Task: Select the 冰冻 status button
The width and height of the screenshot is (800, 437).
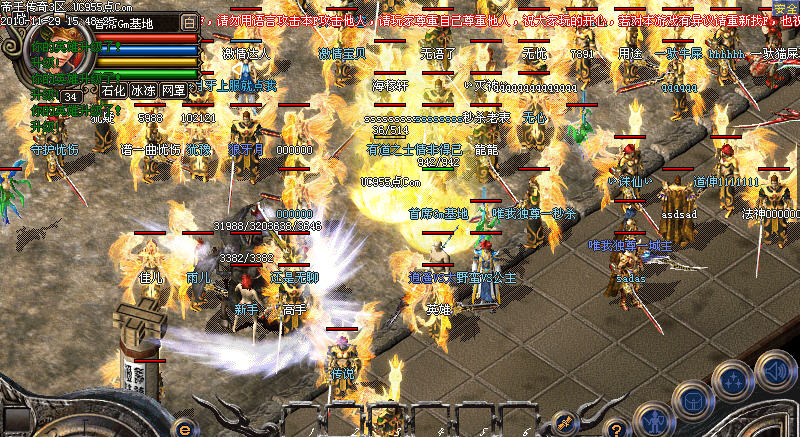Action: coord(143,90)
